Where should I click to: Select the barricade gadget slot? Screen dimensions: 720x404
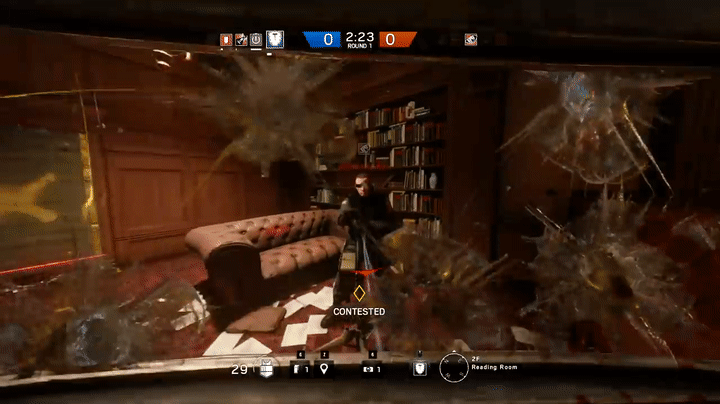click(x=297, y=369)
